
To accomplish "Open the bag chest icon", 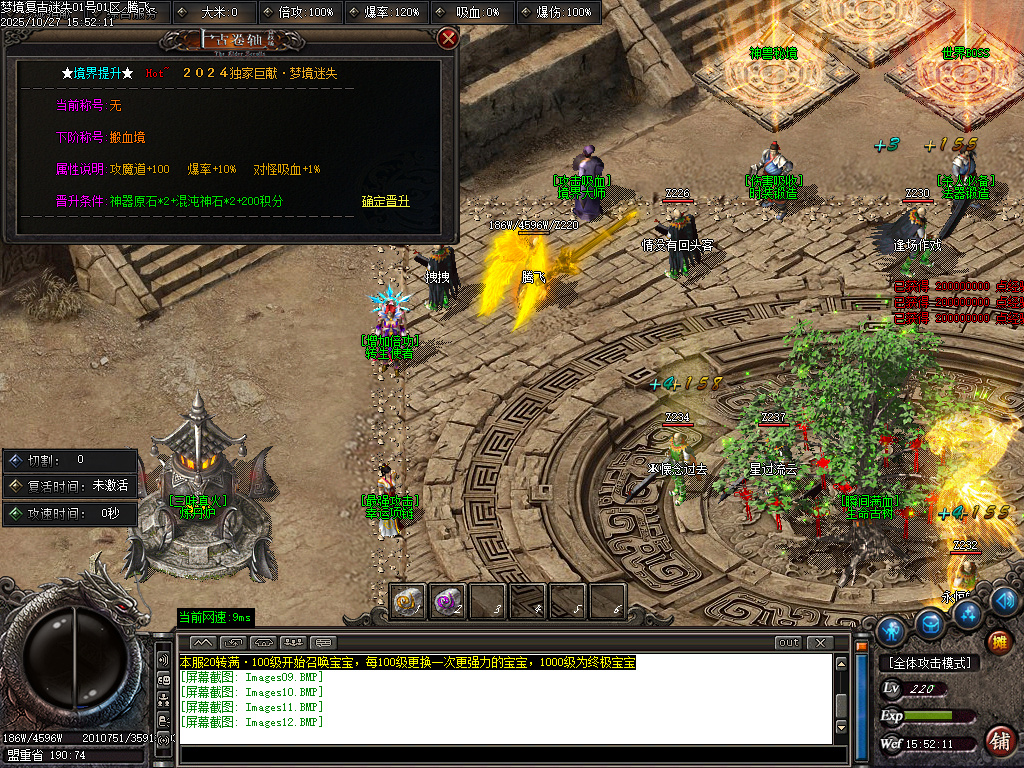I will pos(931,624).
